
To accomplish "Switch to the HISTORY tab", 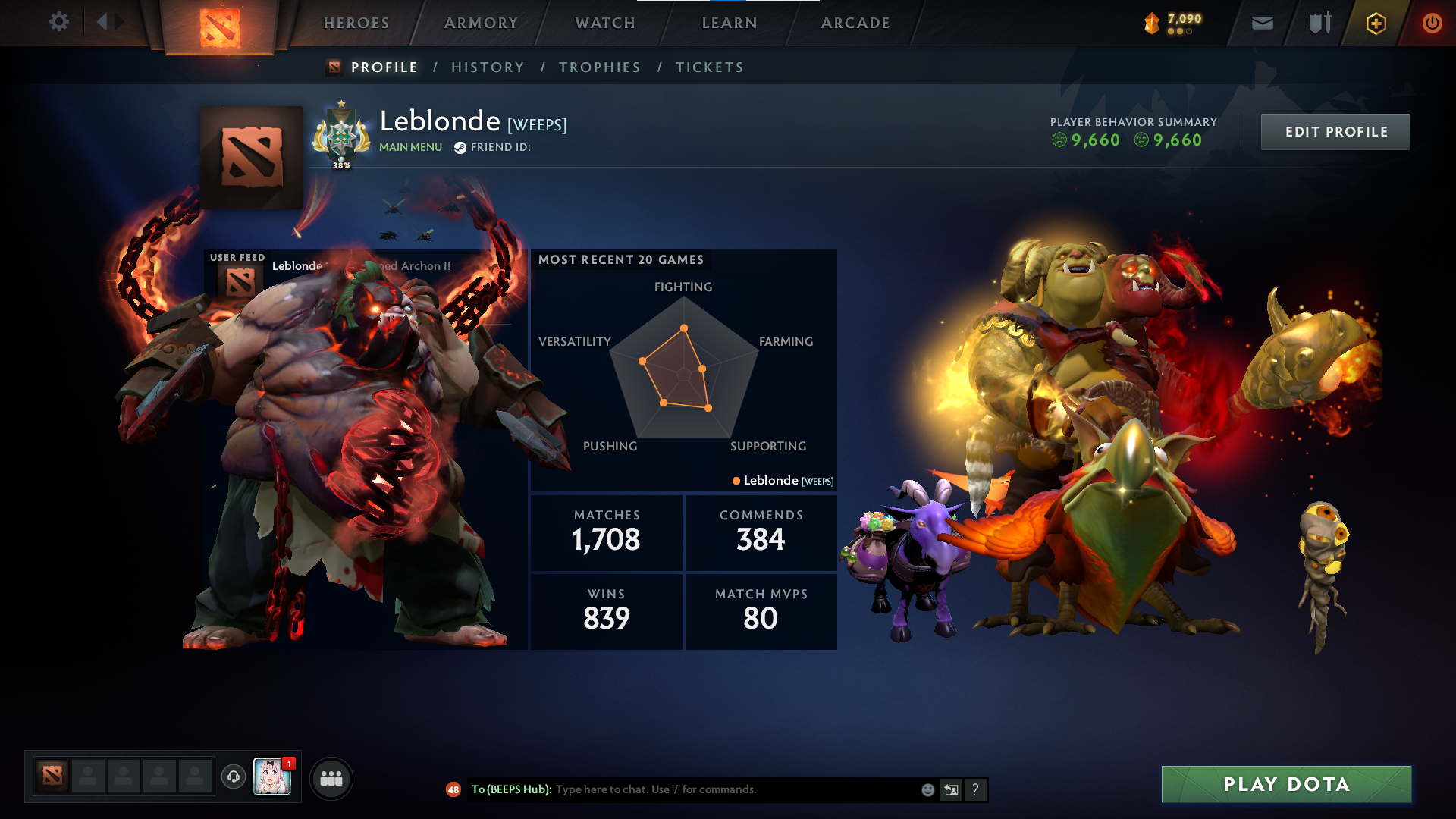I will pos(487,67).
